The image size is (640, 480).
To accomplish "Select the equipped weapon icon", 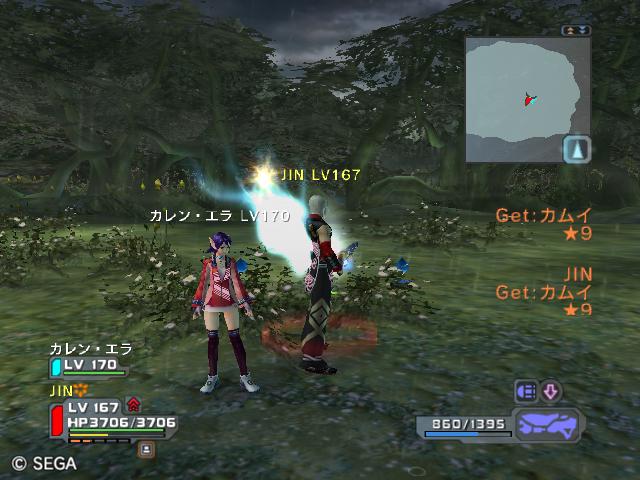I will click(547, 424).
